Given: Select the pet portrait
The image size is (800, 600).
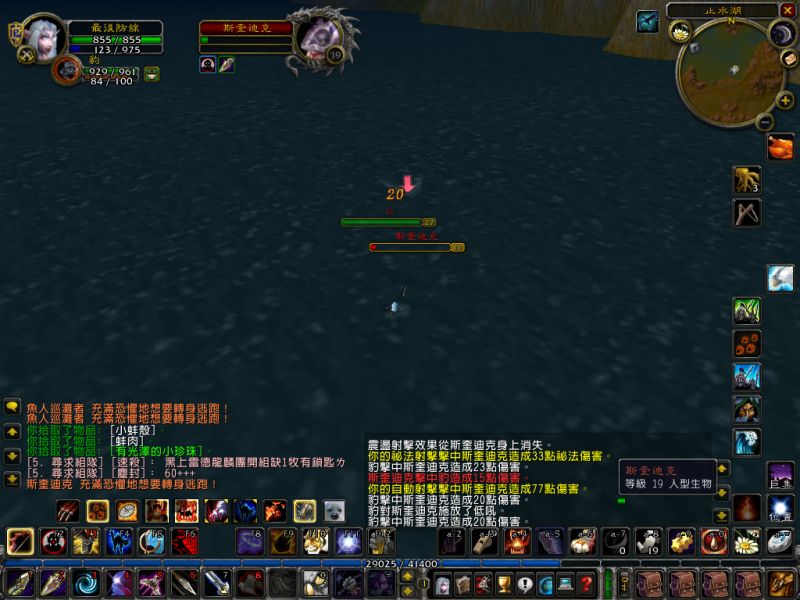Looking at the screenshot, I should tap(66, 71).
